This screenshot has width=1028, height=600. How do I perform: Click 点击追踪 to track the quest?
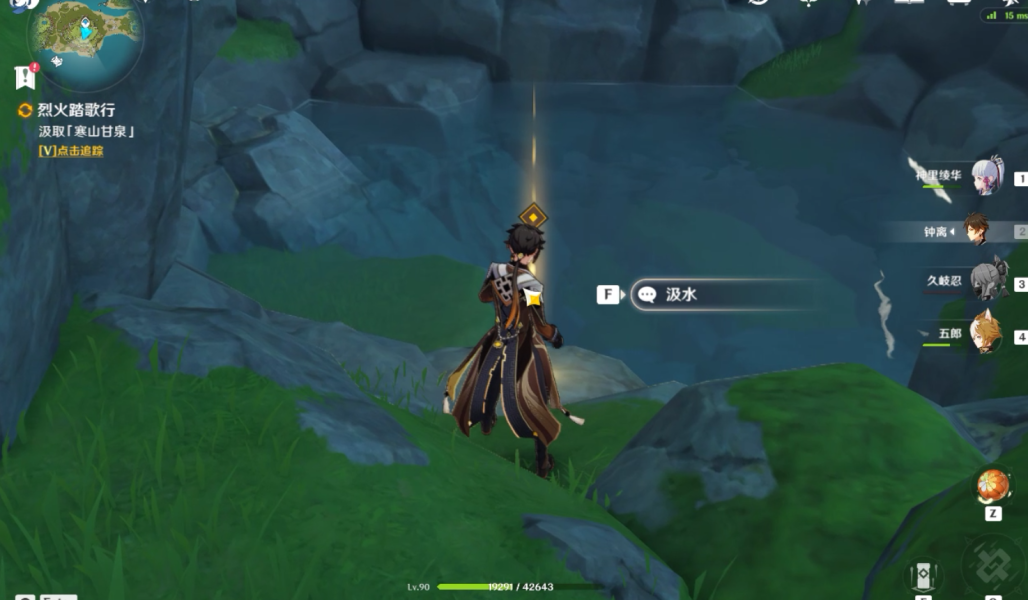click(70, 151)
